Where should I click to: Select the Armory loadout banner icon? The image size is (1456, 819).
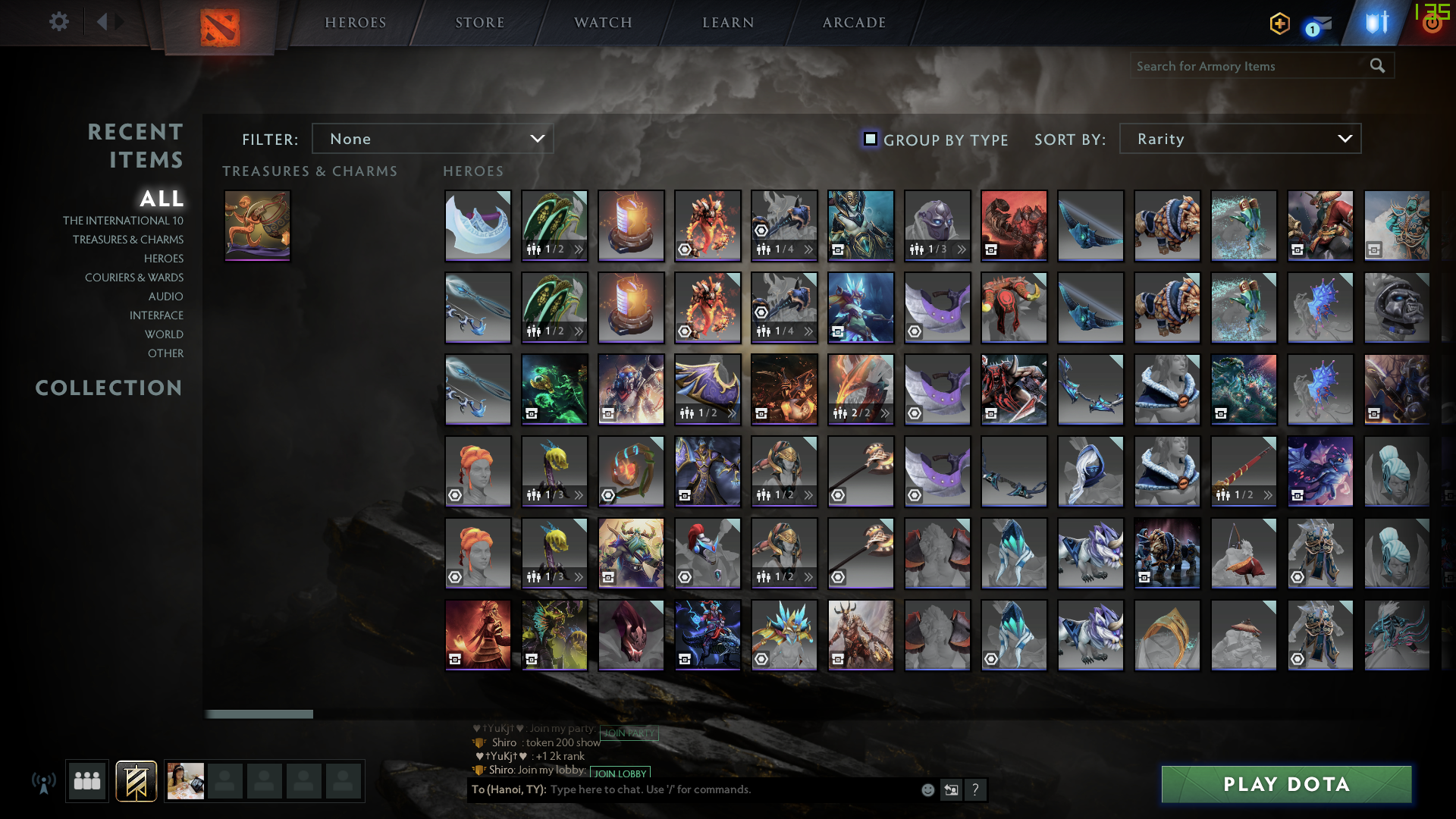136,780
